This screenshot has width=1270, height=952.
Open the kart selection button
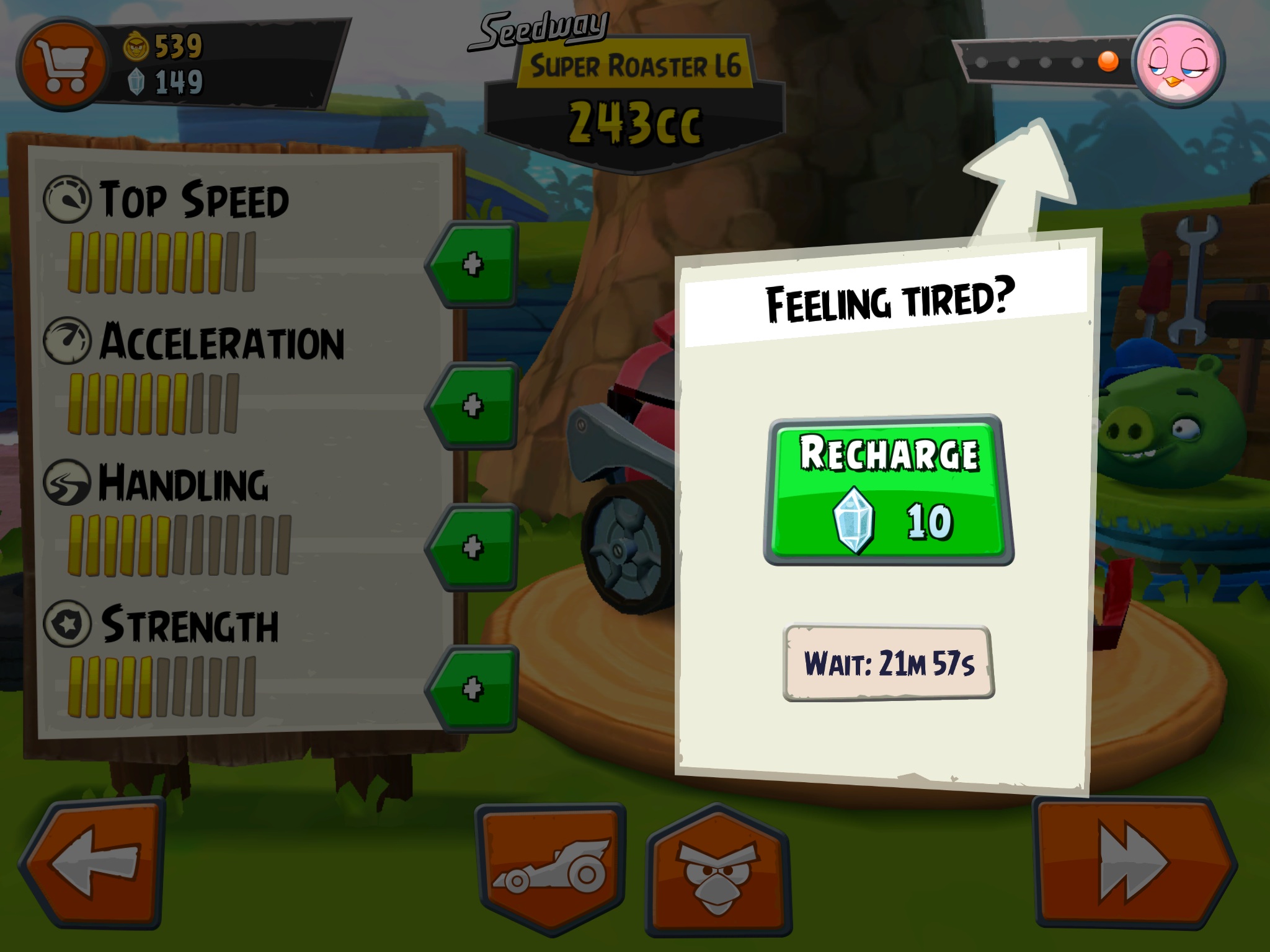[550, 868]
